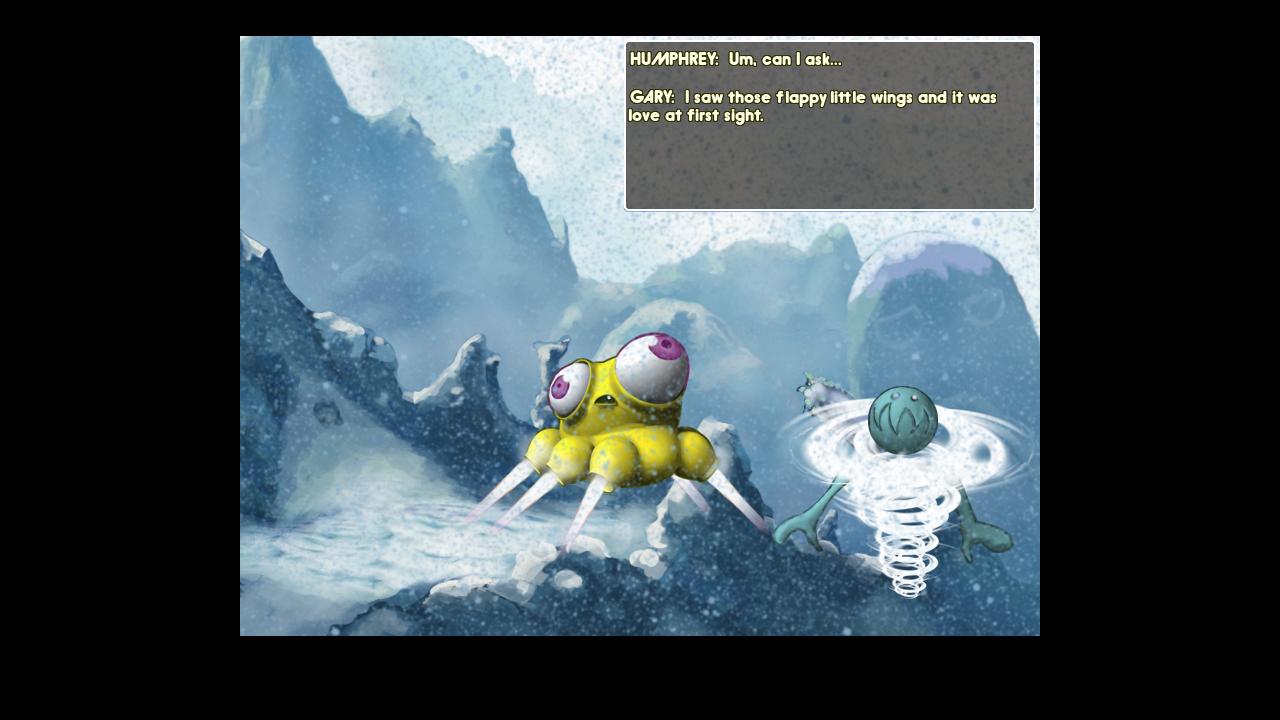1280x720 pixels.
Task: Click the tornado creature's left branch arm
Action: [805, 520]
